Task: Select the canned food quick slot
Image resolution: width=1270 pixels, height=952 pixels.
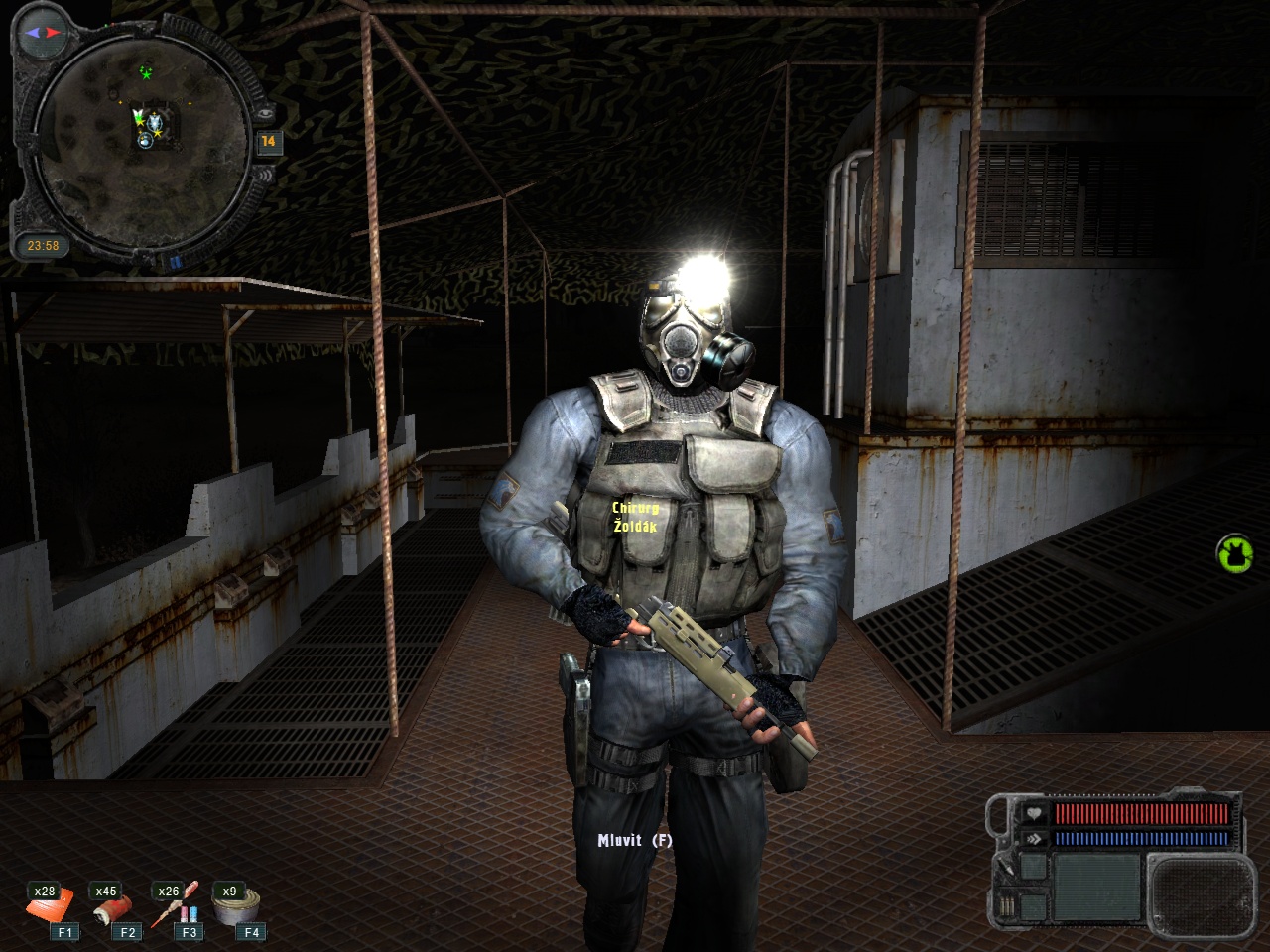Action: tap(238, 905)
